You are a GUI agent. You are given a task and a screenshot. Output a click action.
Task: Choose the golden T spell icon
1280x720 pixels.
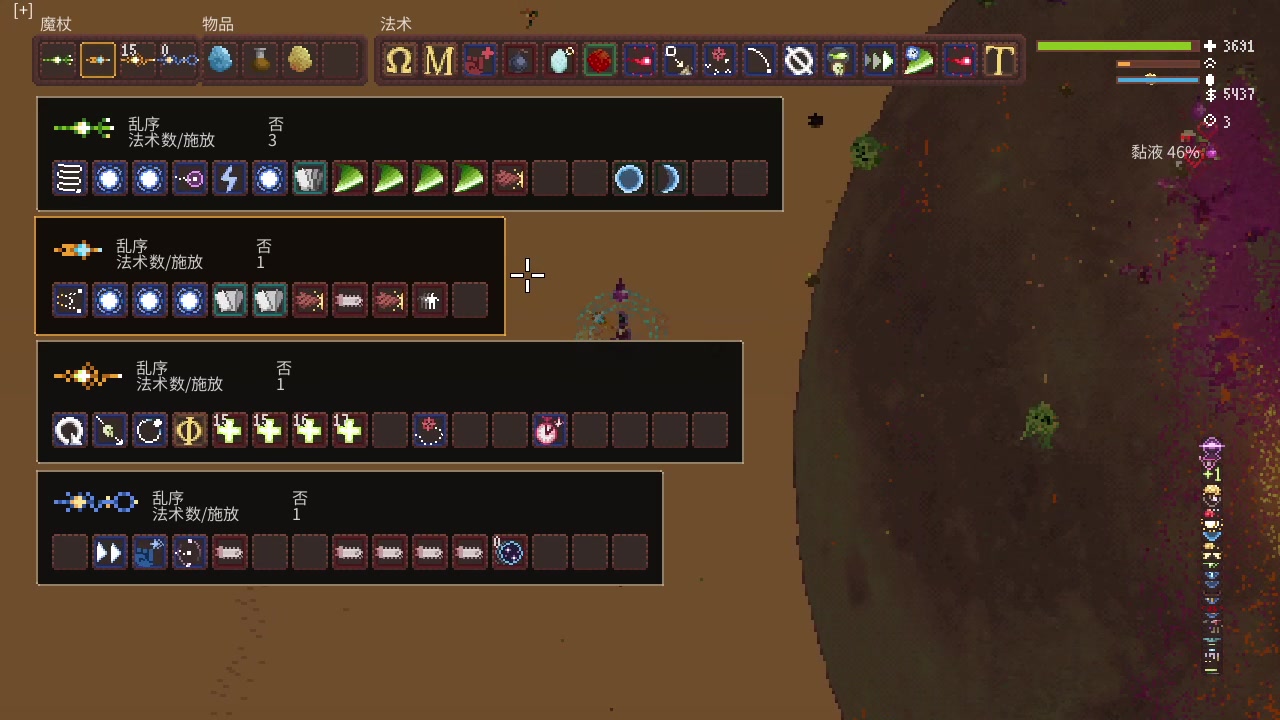coord(999,61)
